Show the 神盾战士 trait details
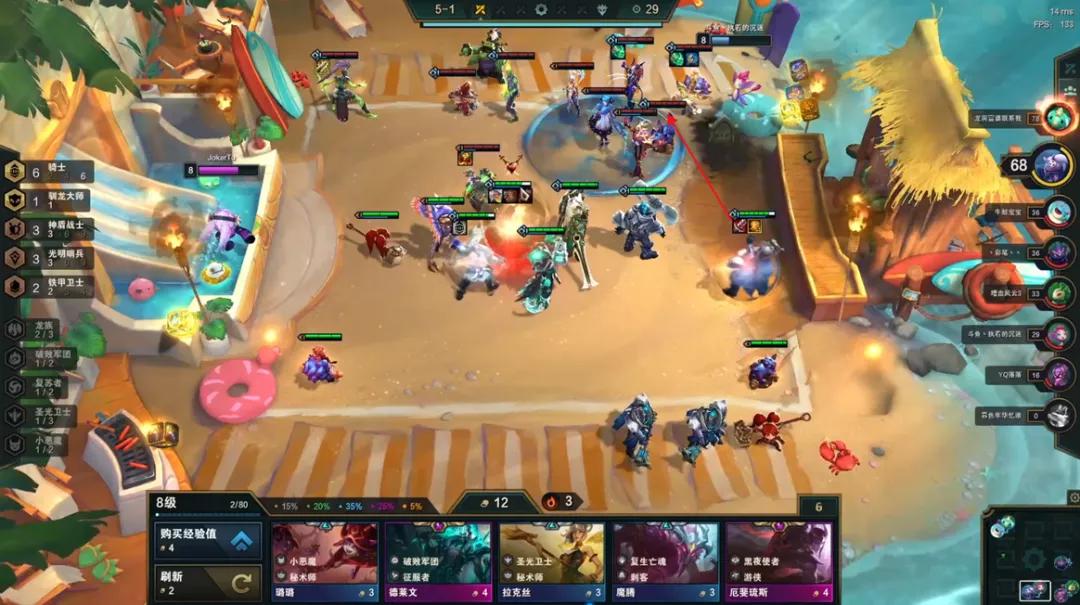This screenshot has width=1080, height=605. pos(50,229)
